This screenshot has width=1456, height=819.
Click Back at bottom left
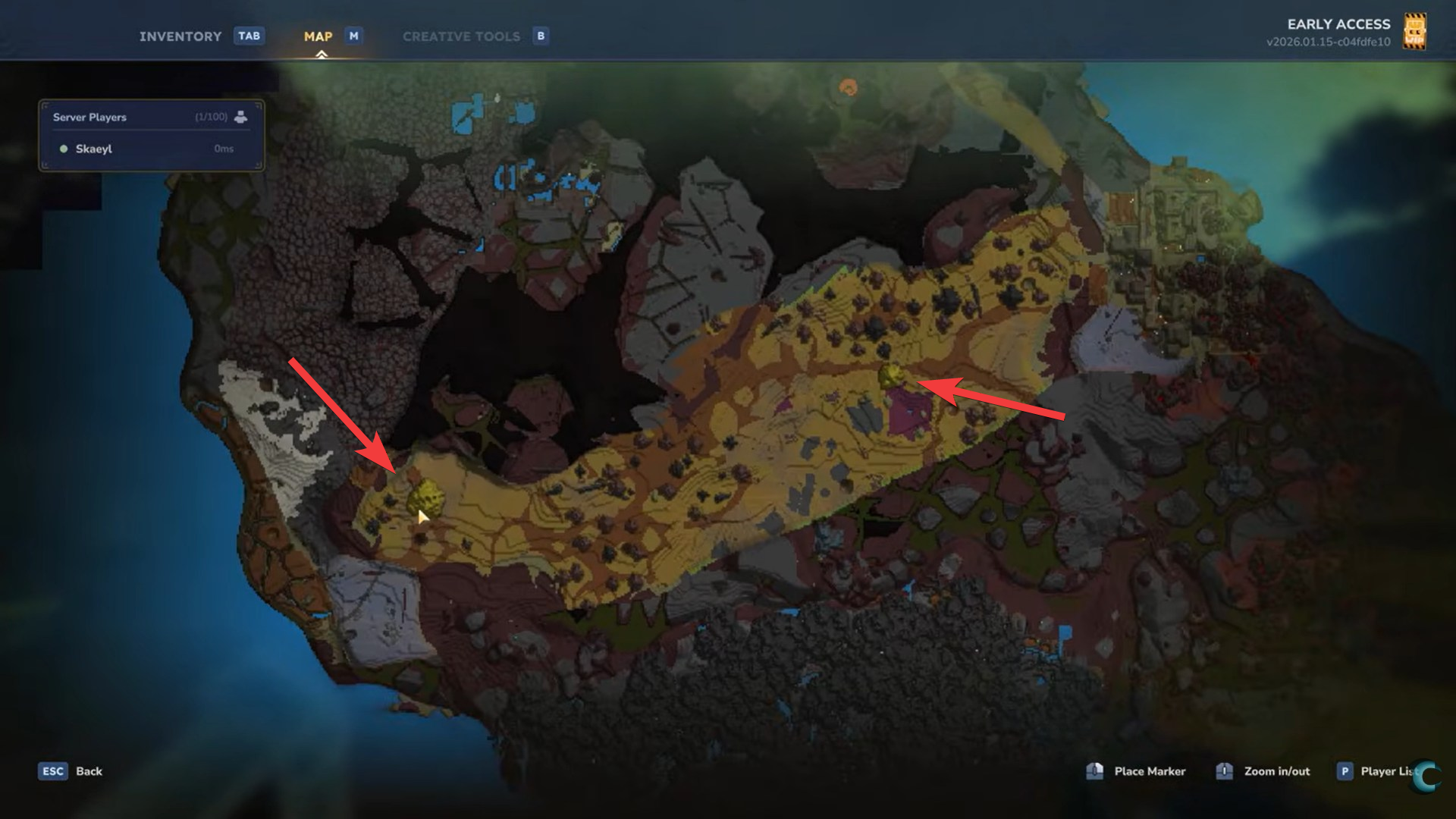pos(89,770)
